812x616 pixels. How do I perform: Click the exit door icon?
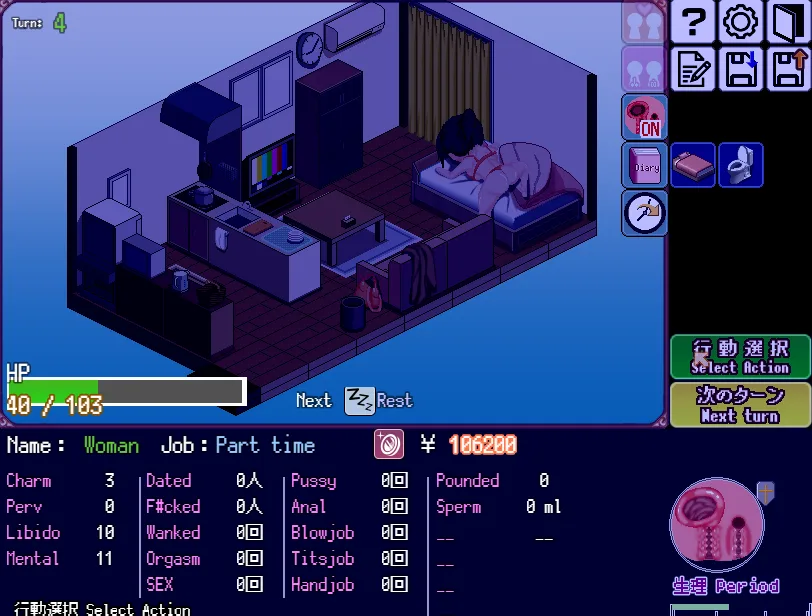(788, 22)
